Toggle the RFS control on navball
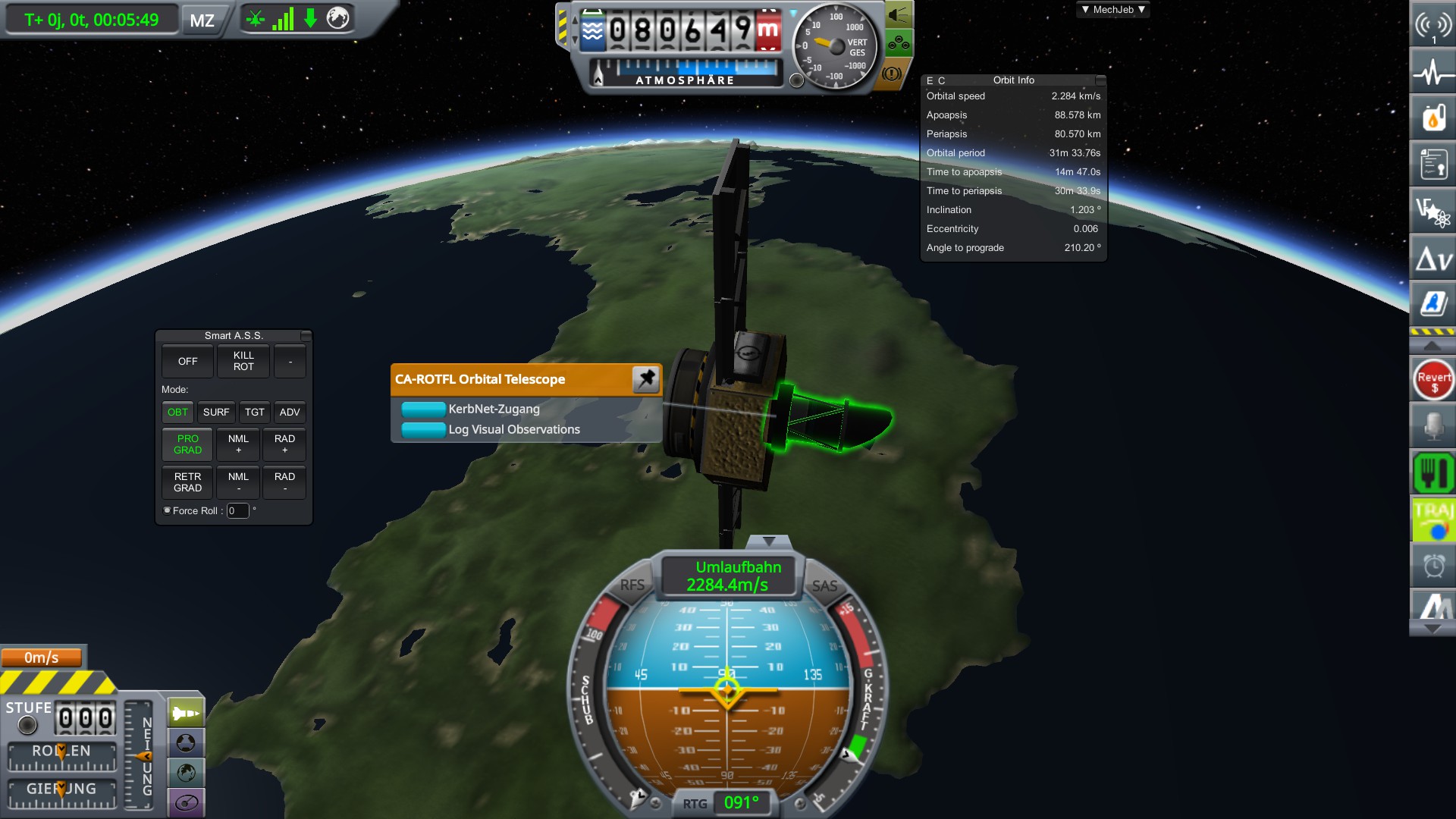 coord(632,585)
